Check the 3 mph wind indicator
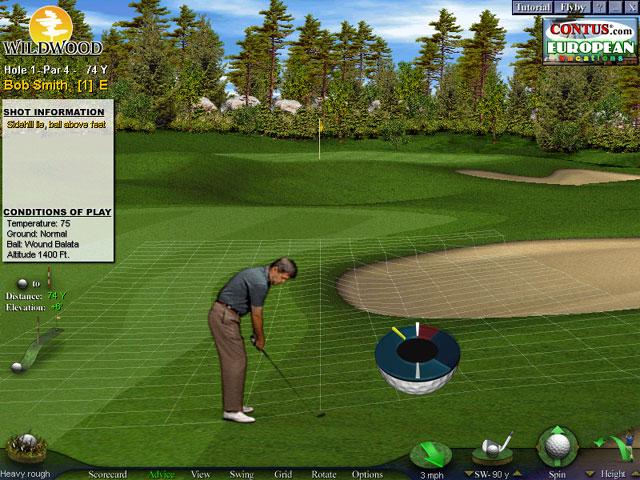Viewport: 640px width, 480px height. (x=431, y=453)
